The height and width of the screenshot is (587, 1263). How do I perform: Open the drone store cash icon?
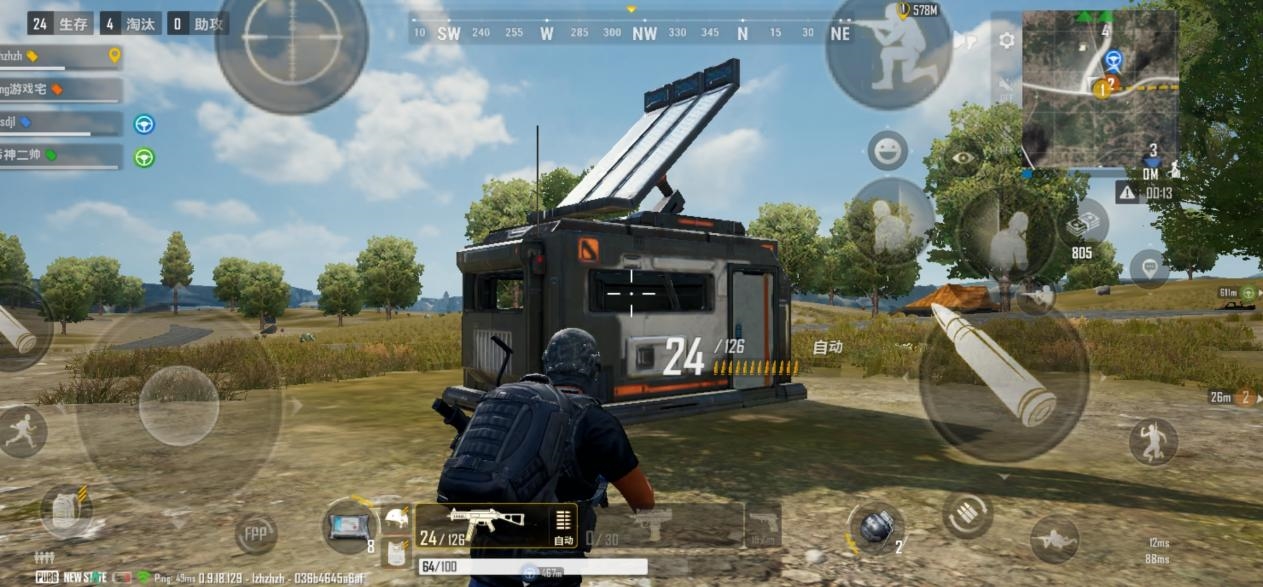click(1084, 226)
